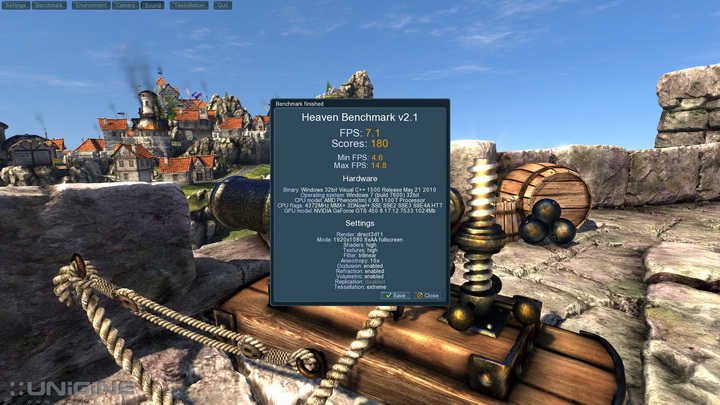Click the Benchmark button in top bar
Viewport: 720px width, 405px height.
click(50, 5)
